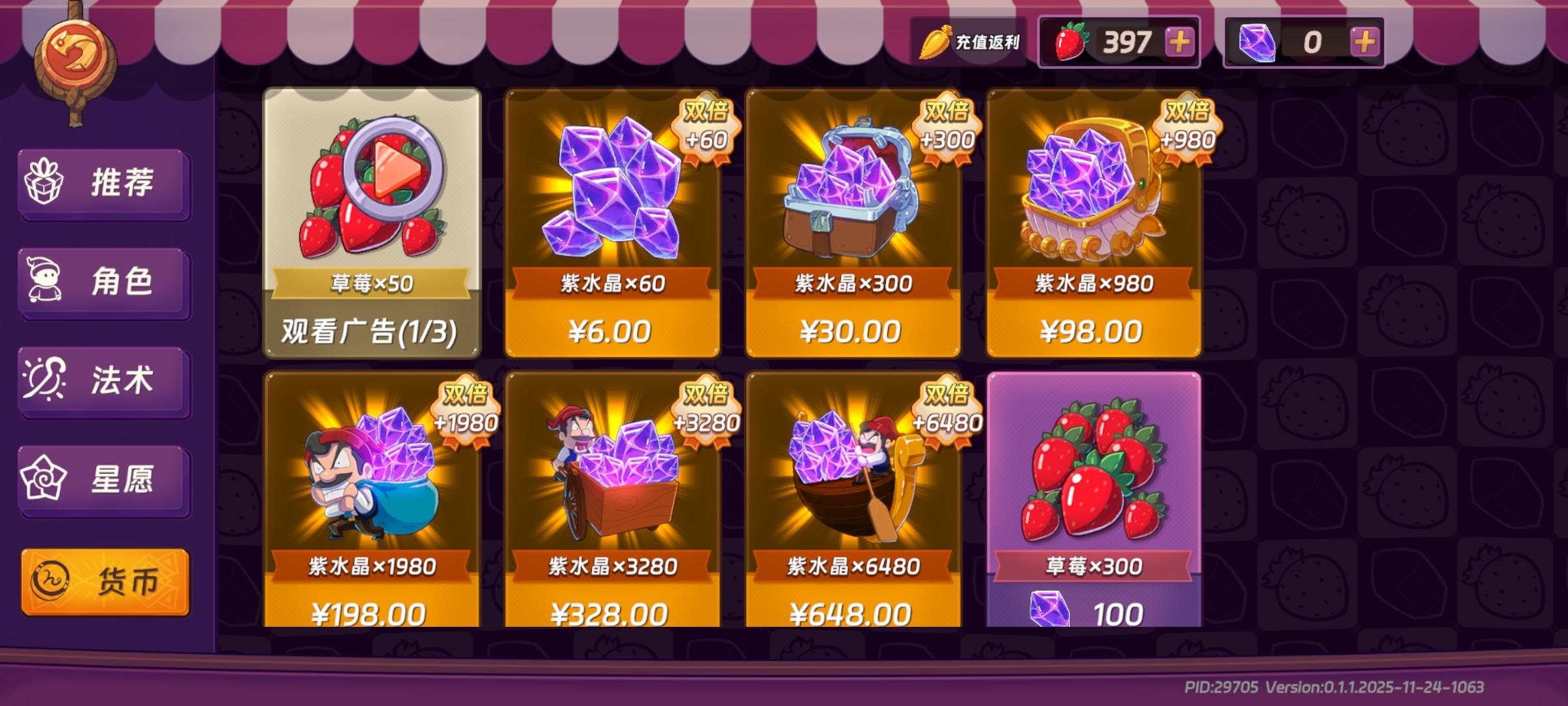Click the + next to strawberry count 397
The image size is (1568, 706).
[1179, 41]
